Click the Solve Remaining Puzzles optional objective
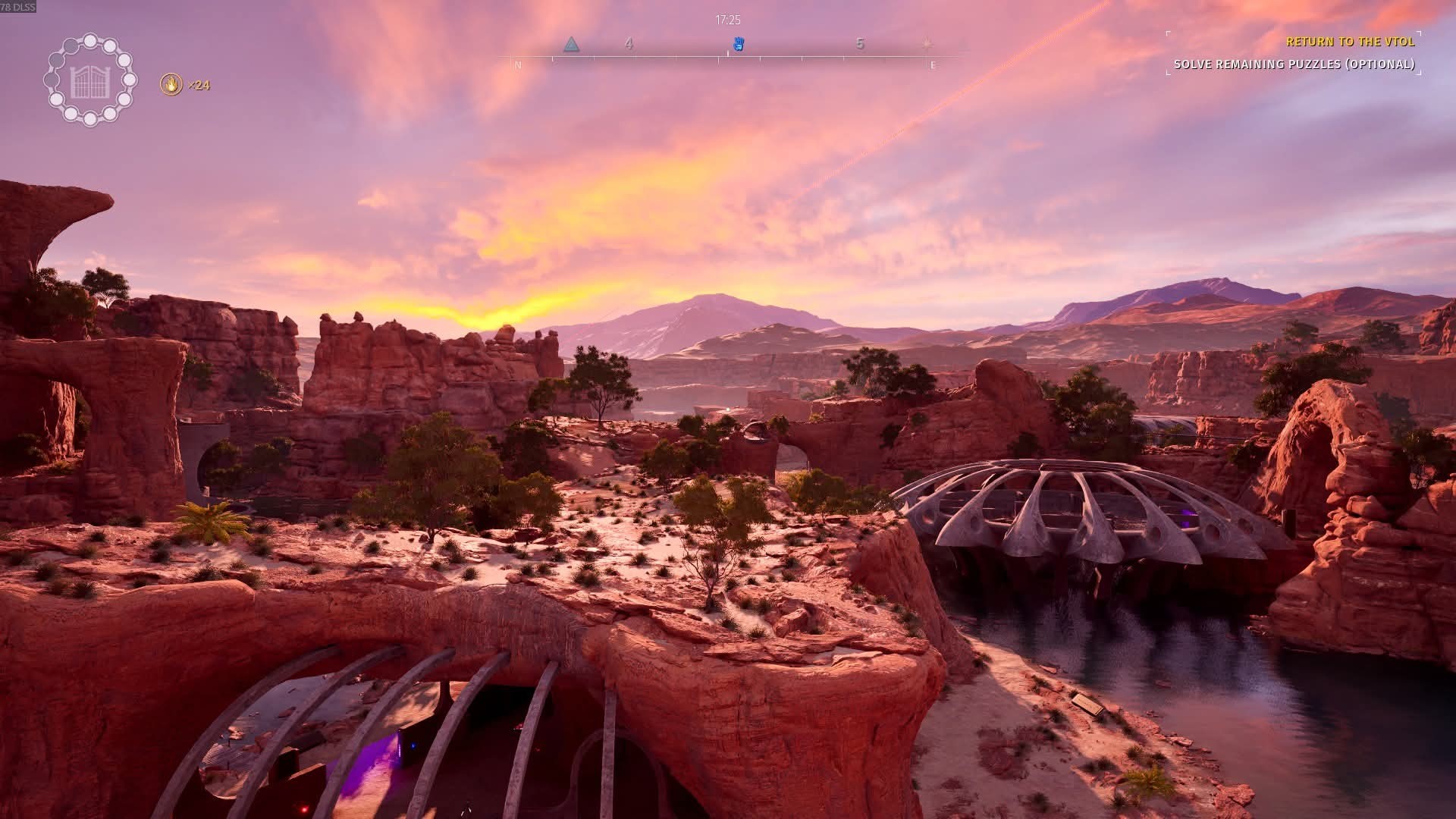 coord(1294,64)
